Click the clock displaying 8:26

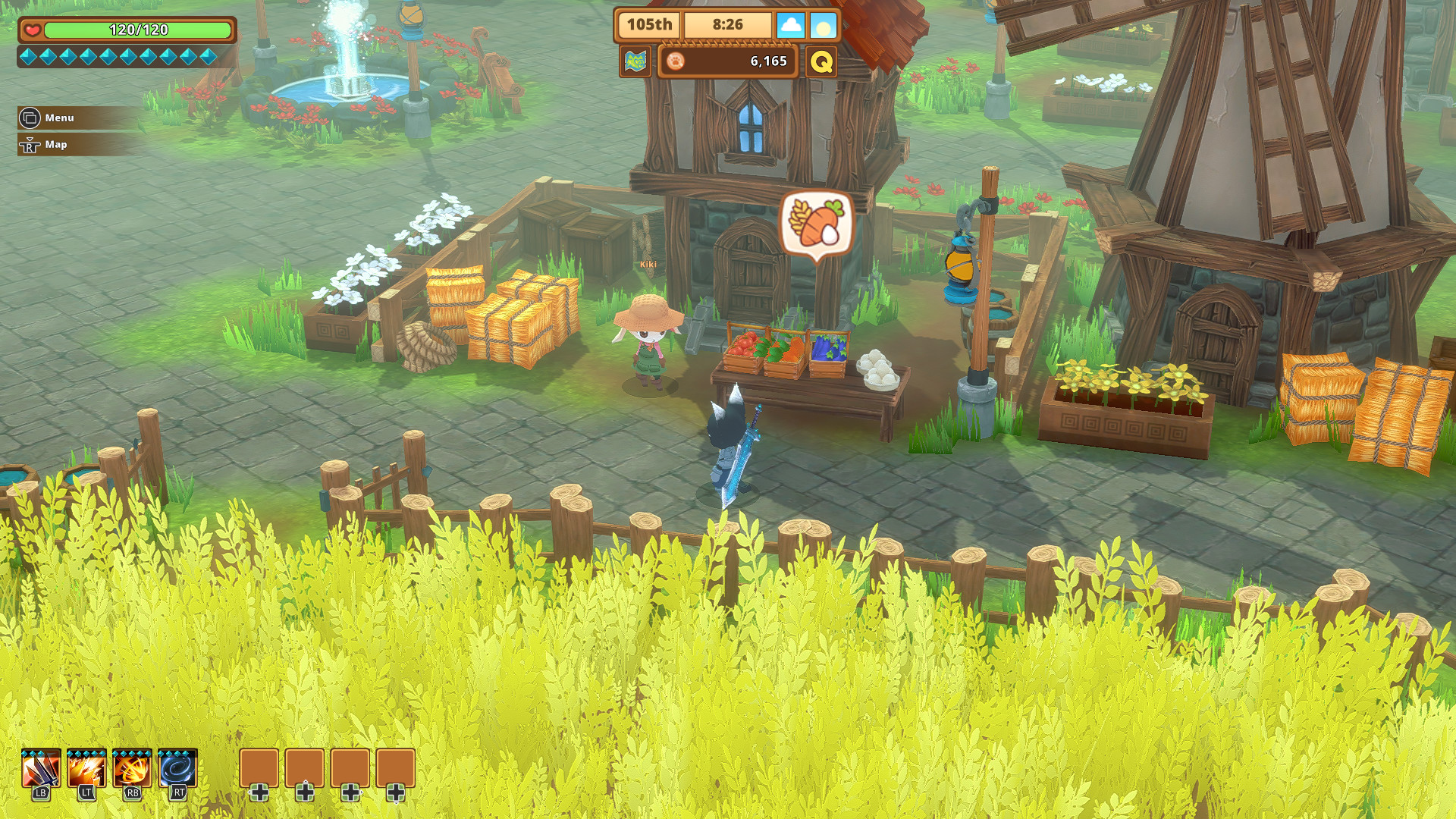tap(728, 24)
